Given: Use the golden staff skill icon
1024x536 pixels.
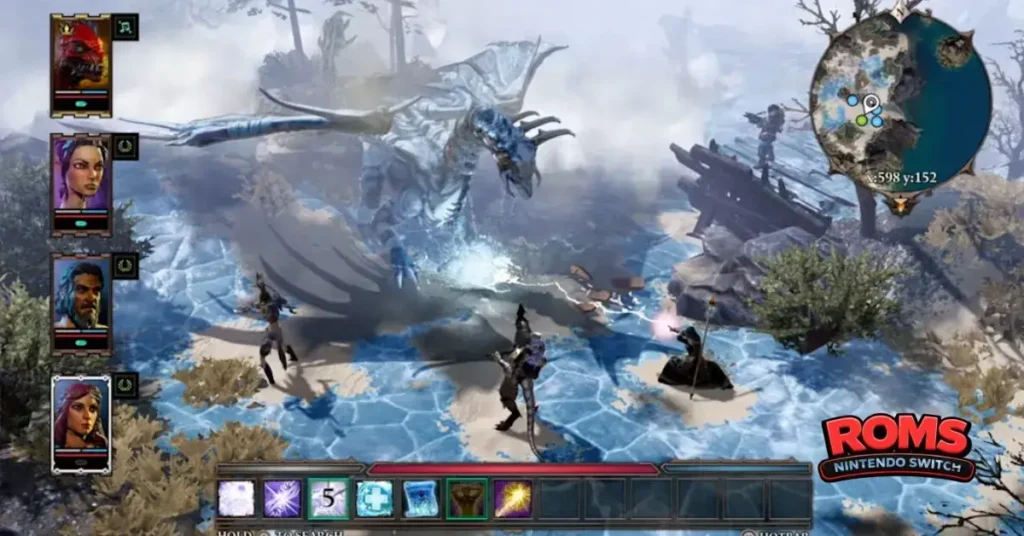Looking at the screenshot, I should (513, 498).
